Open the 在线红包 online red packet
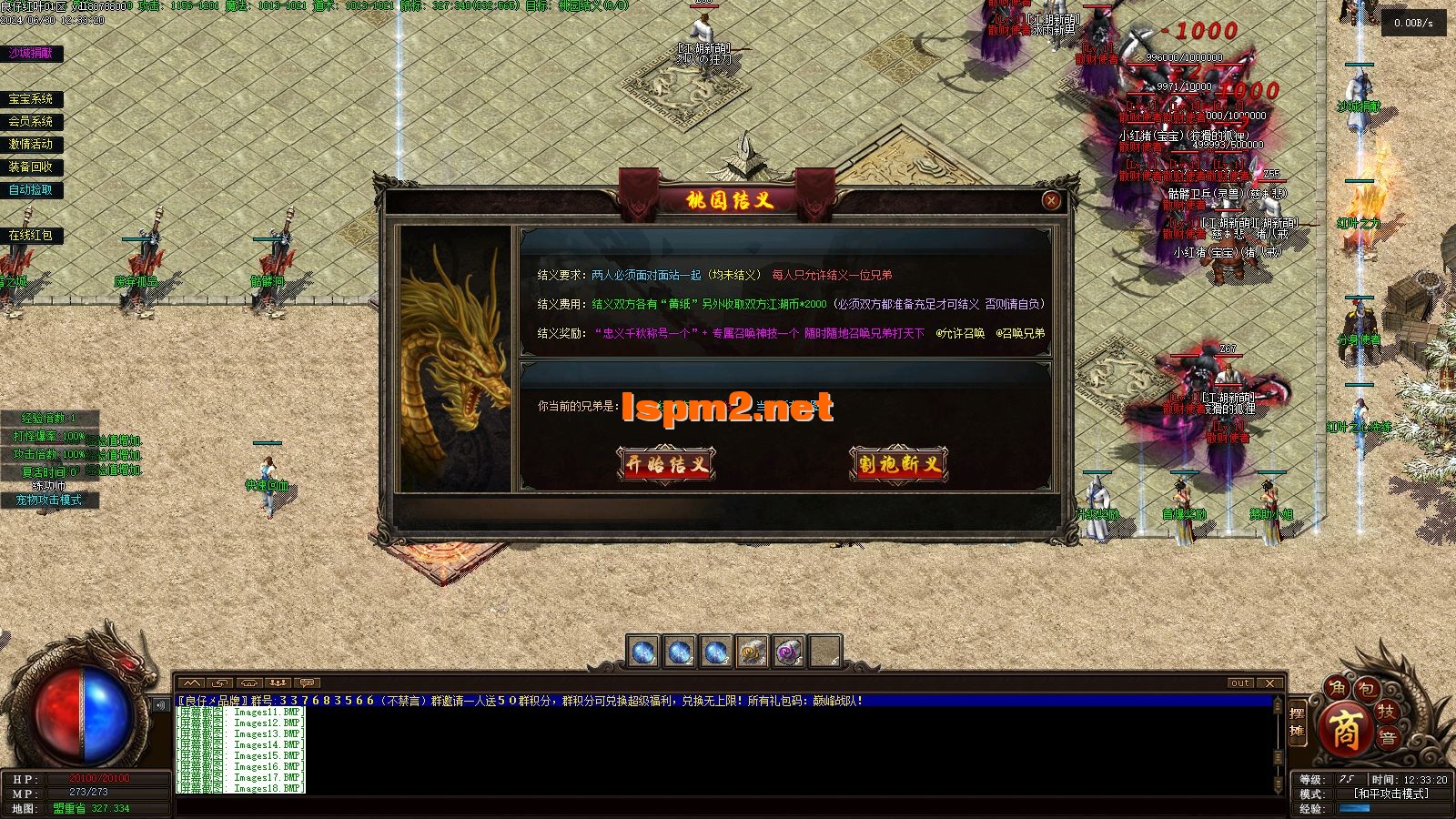Screen dimensions: 1456x819 [31, 235]
